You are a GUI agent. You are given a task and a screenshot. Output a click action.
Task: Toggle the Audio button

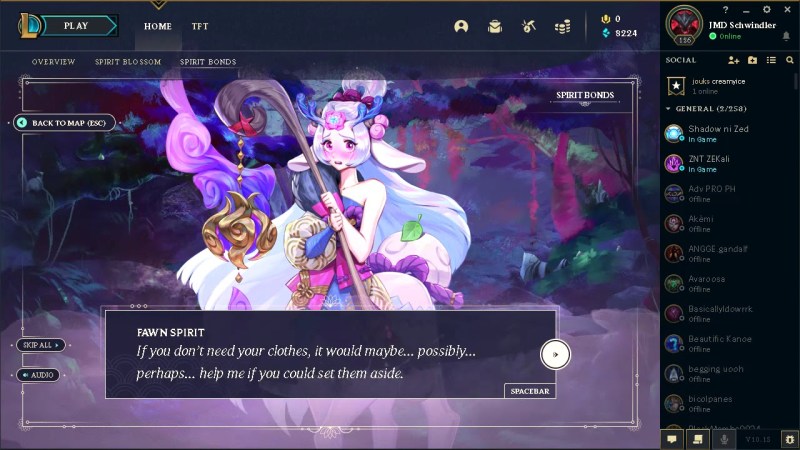click(x=39, y=375)
